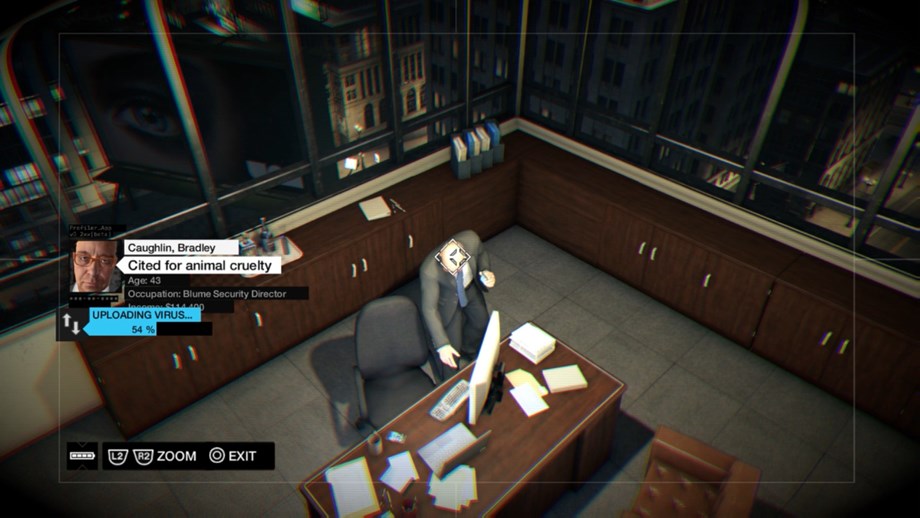Click the phone battery icon
Image resolution: width=920 pixels, height=518 pixels.
[x=82, y=456]
